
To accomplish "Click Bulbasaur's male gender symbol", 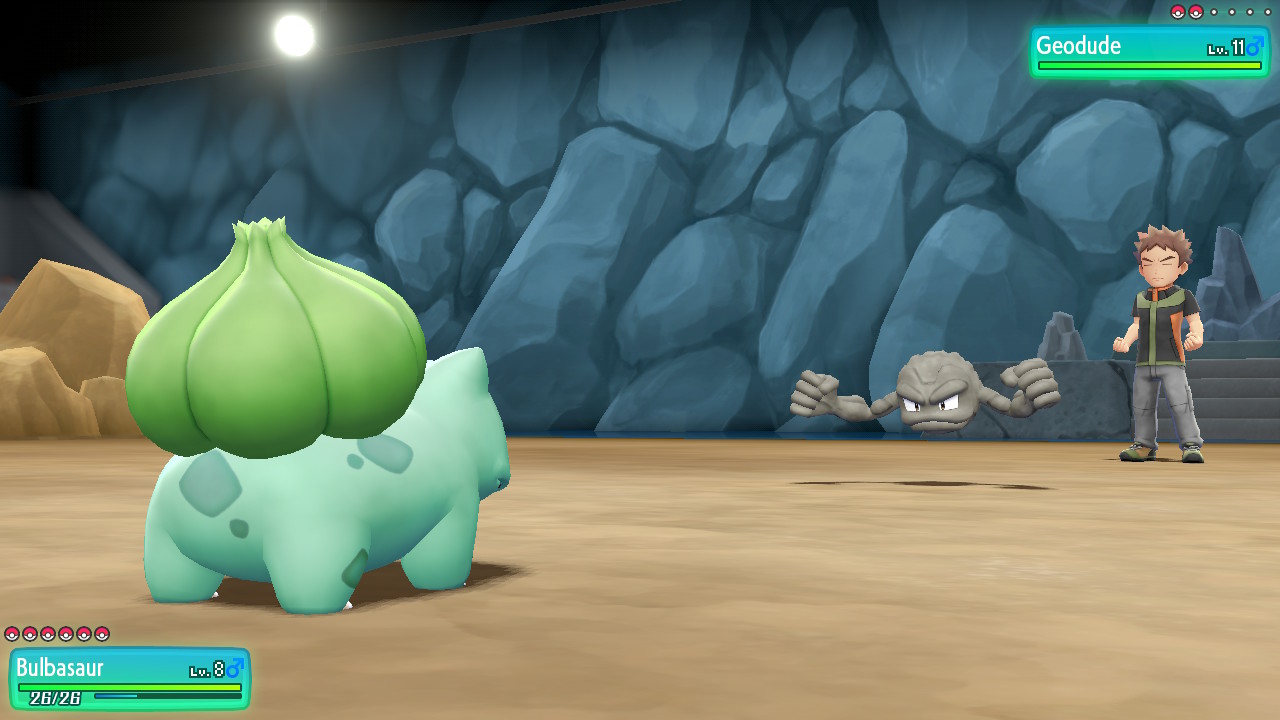I will 236,667.
